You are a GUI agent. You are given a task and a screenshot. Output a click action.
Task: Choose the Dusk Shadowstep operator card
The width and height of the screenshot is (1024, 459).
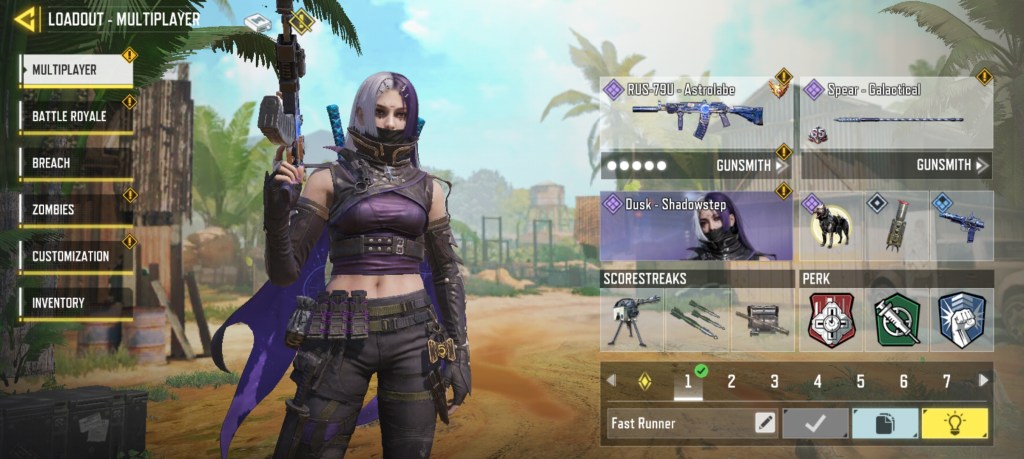coord(696,227)
